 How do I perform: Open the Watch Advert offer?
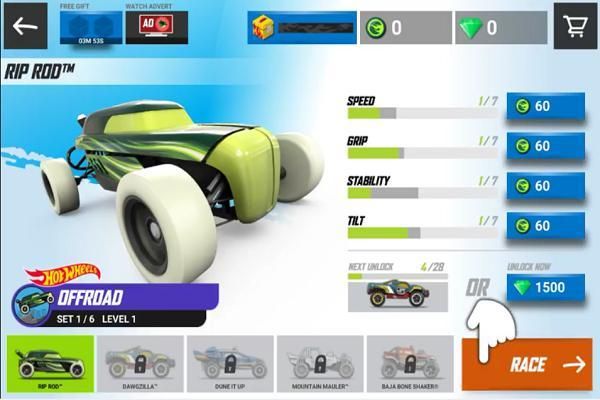pos(153,27)
